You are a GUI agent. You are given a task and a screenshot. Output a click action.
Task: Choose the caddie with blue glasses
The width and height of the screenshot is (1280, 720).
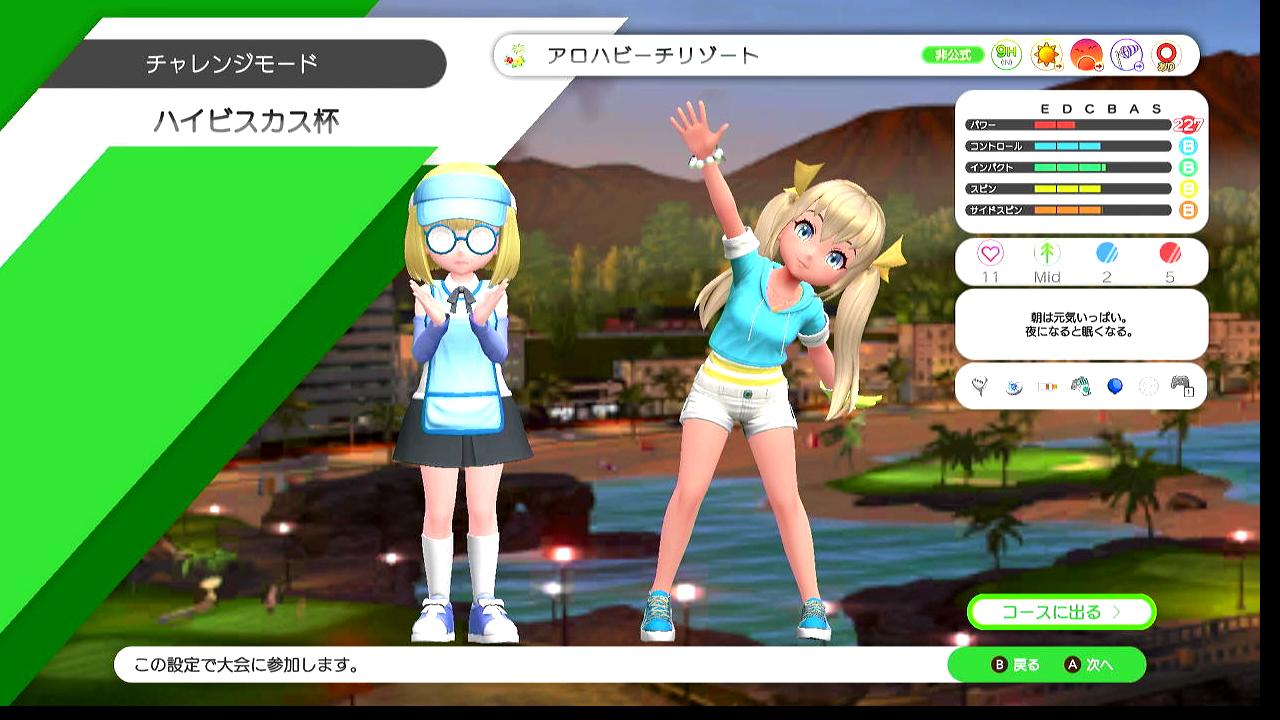462,400
